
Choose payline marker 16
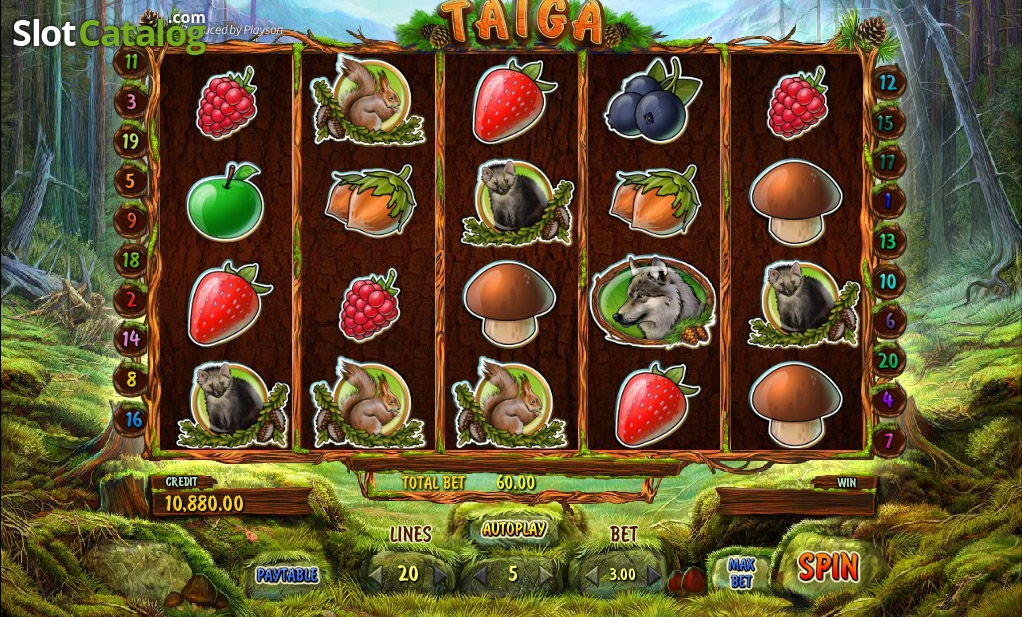coord(131,419)
